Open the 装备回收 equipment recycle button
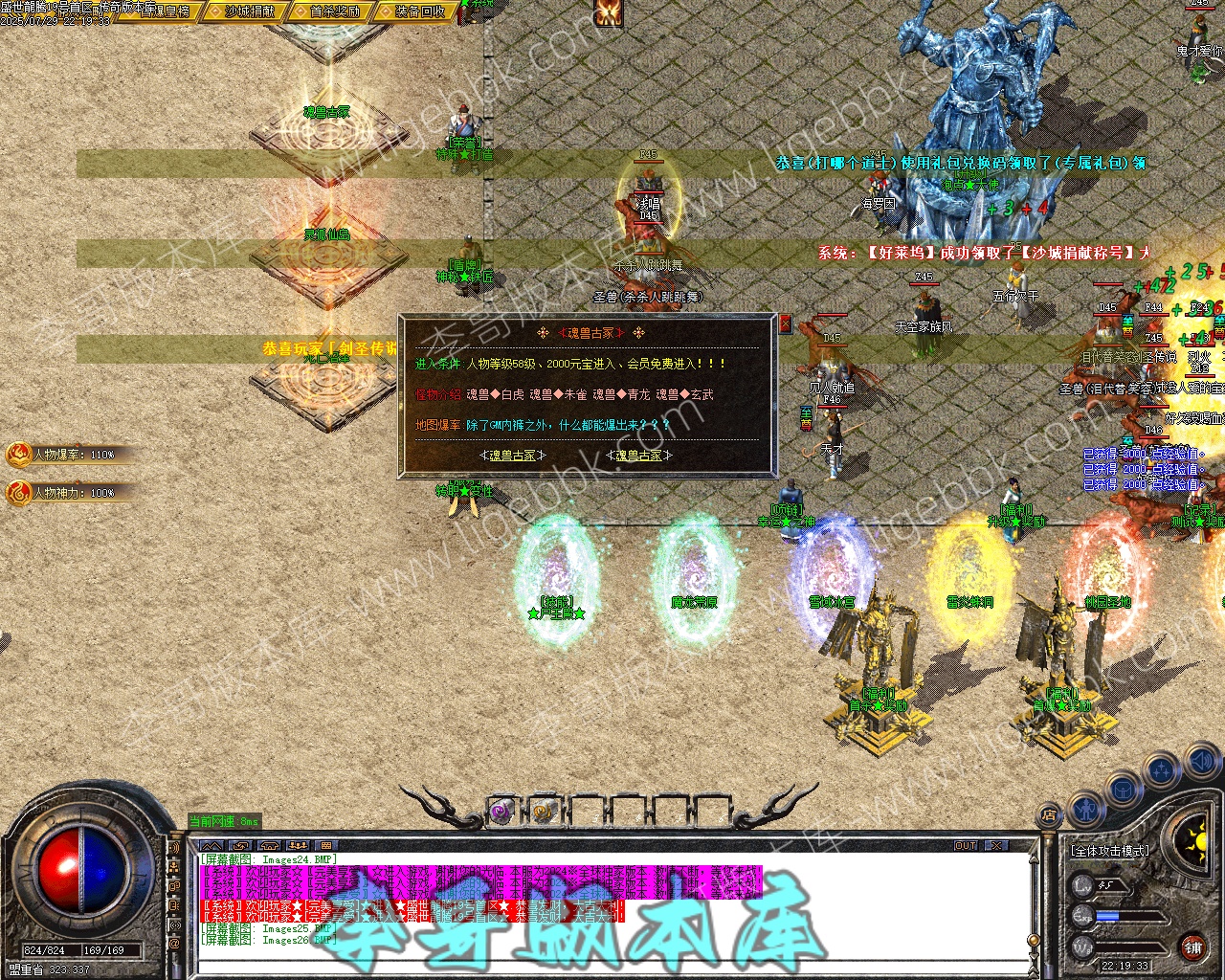The height and width of the screenshot is (980, 1225). pyautogui.click(x=420, y=11)
